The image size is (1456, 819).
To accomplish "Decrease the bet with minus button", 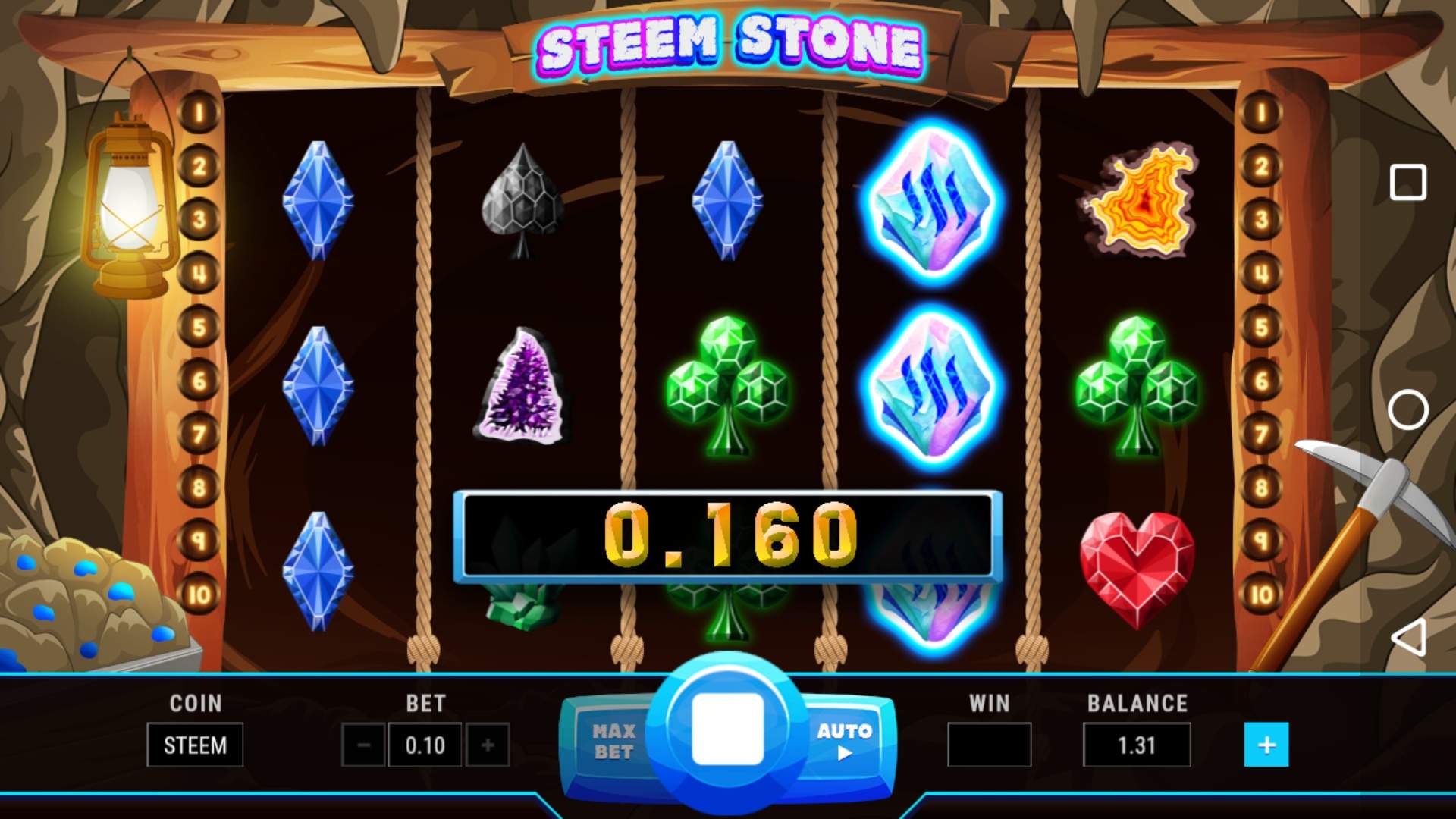I will pyautogui.click(x=363, y=745).
